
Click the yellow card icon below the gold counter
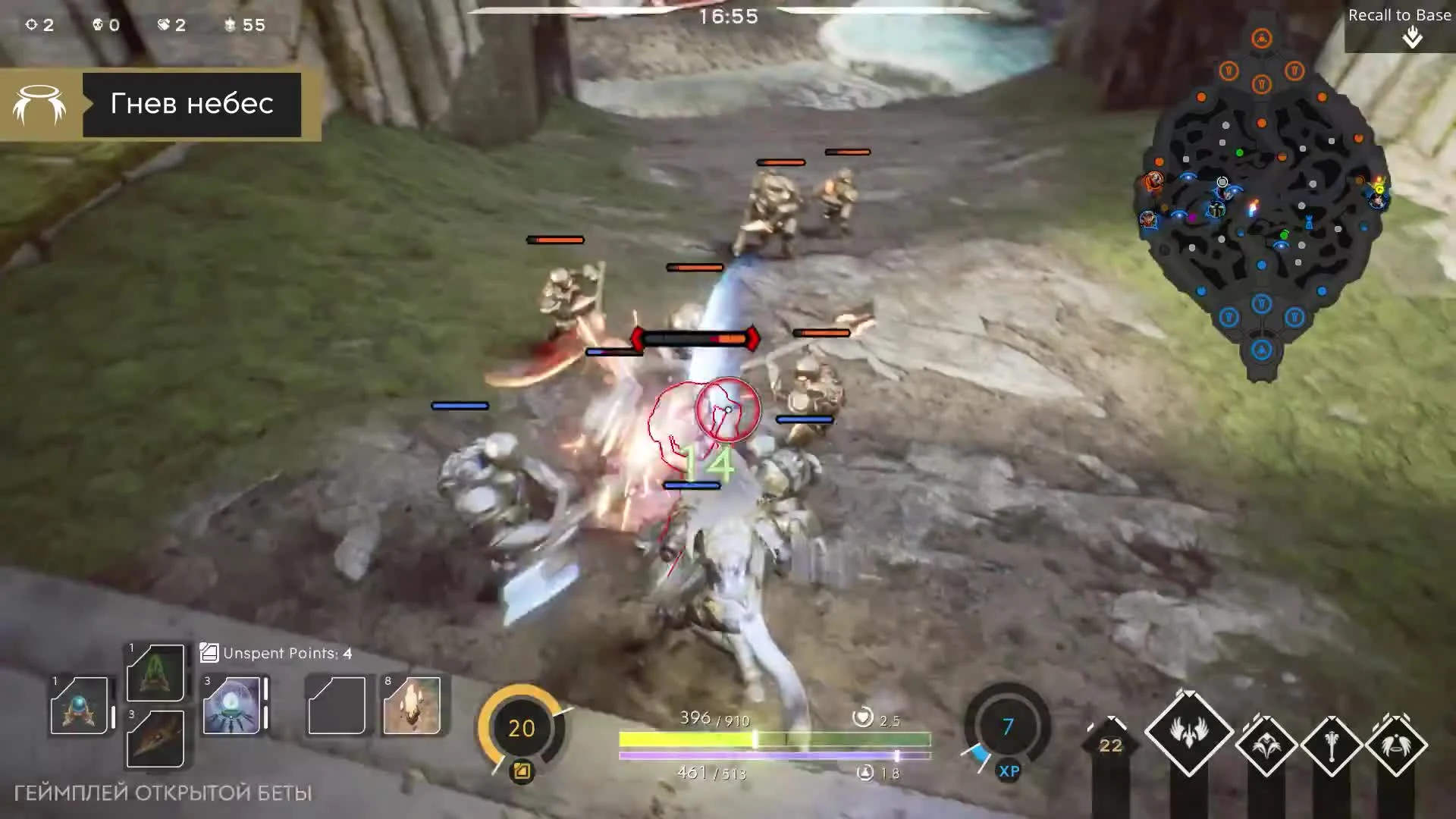click(520, 770)
